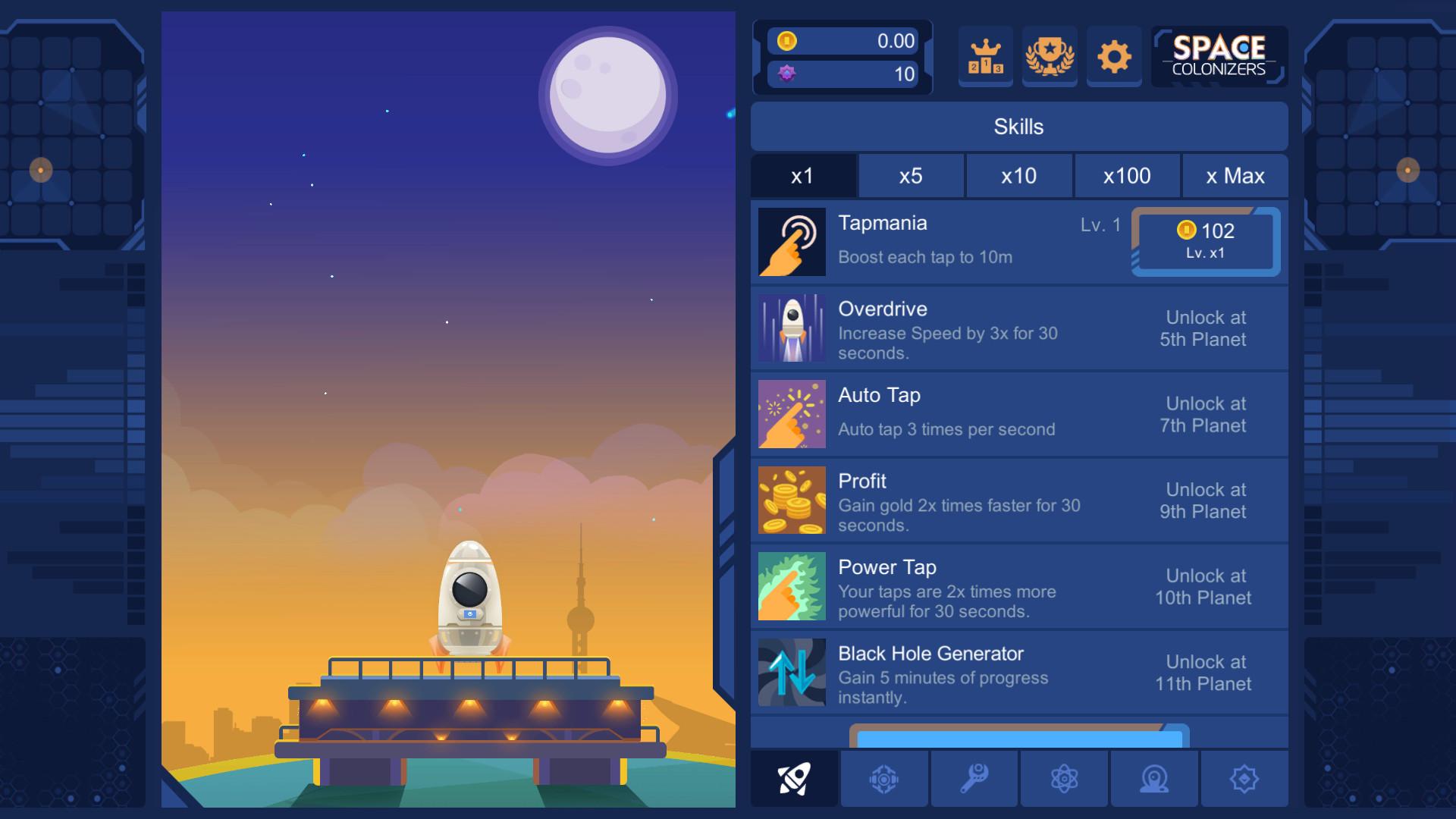Click the Black Hole Generator arrows icon
The width and height of the screenshot is (1456, 819).
pyautogui.click(x=791, y=673)
